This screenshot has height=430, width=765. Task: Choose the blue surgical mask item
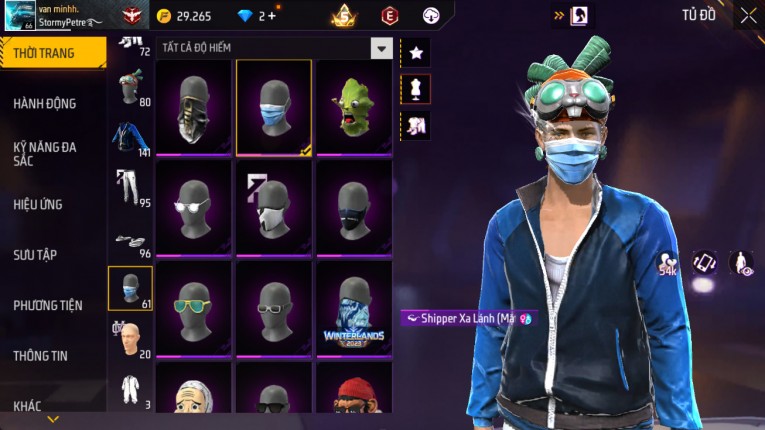(x=273, y=108)
